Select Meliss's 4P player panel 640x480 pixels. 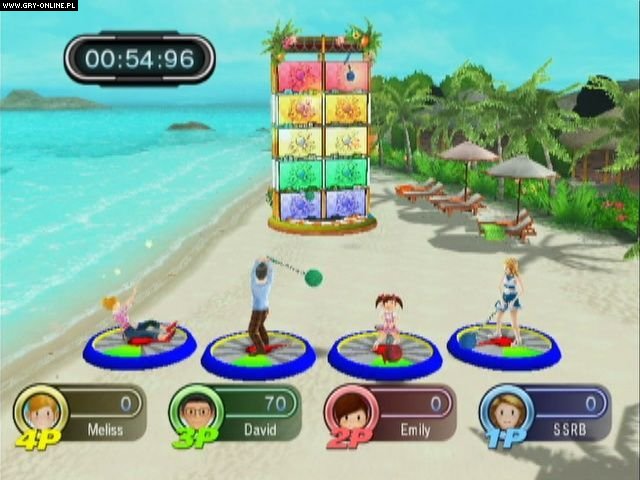[82, 414]
